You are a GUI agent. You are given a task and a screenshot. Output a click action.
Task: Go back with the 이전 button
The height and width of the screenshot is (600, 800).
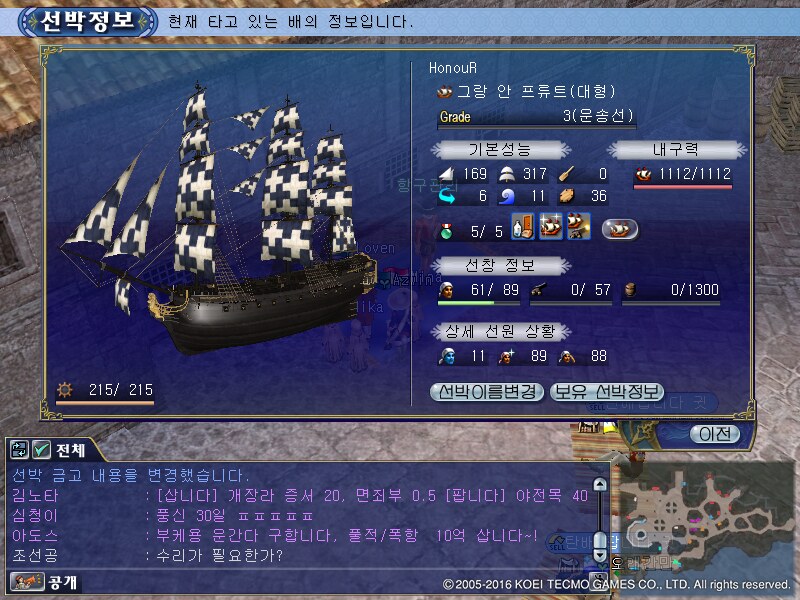[714, 434]
